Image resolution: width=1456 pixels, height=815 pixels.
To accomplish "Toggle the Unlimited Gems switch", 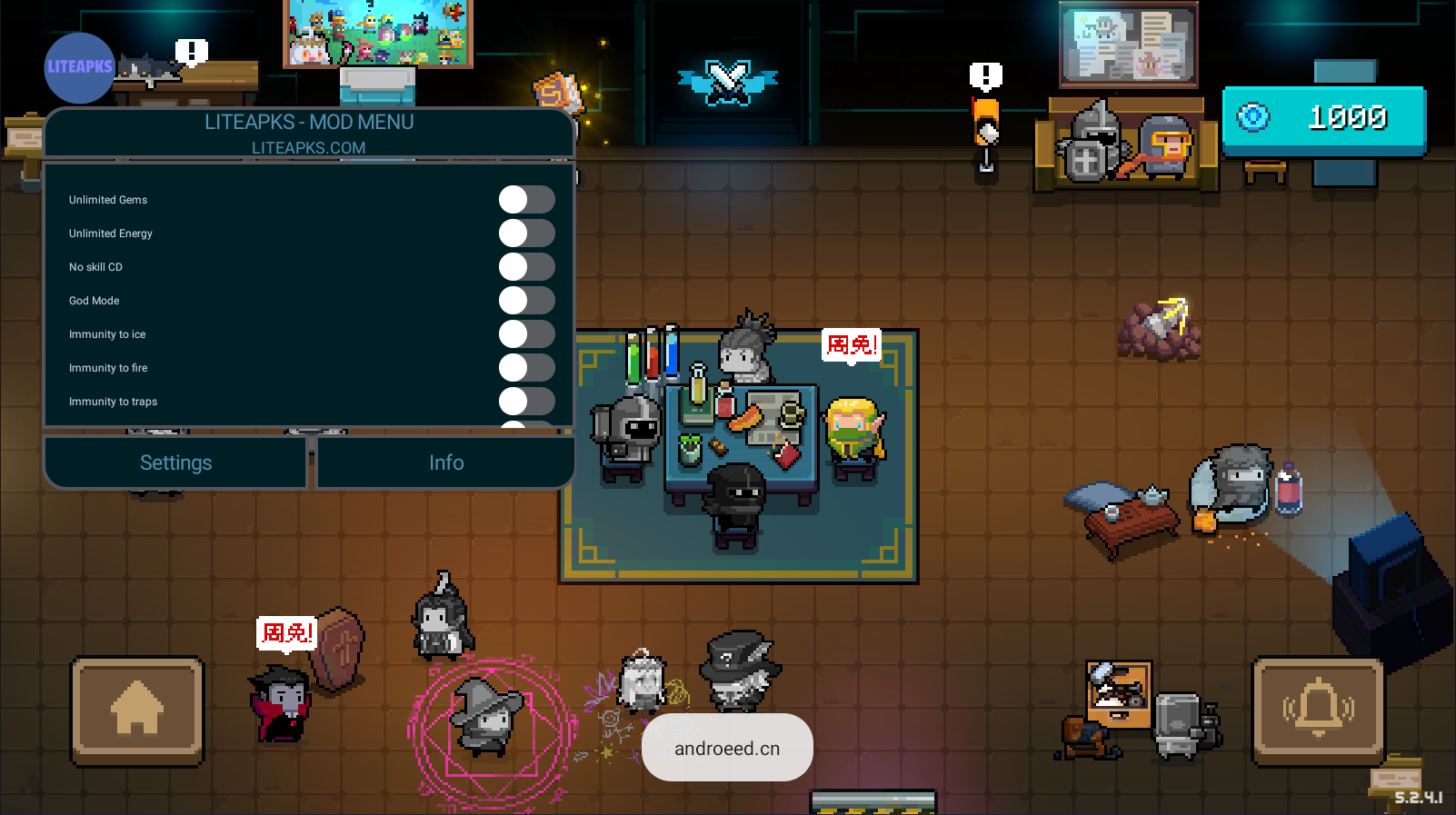I will click(x=526, y=200).
